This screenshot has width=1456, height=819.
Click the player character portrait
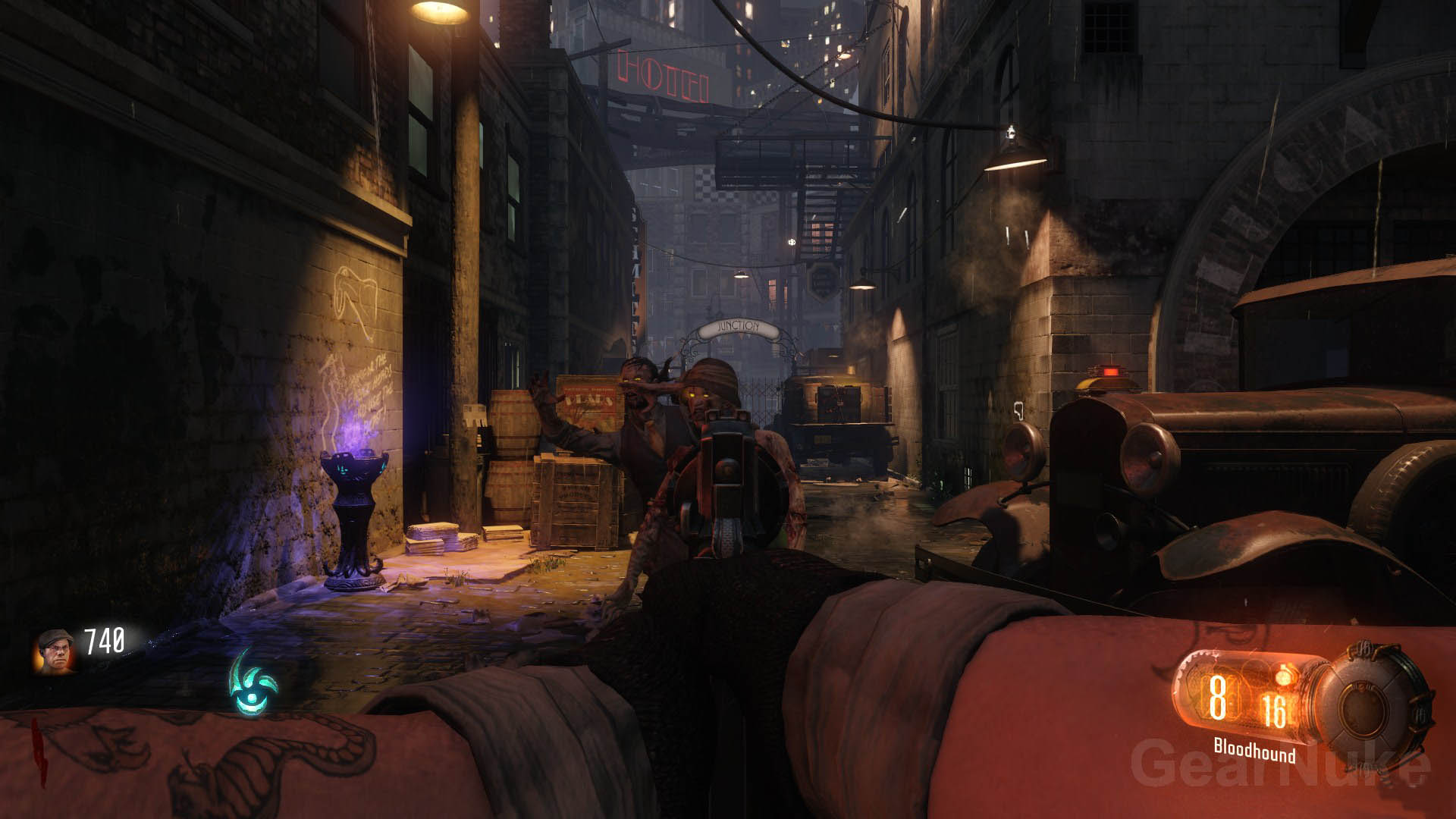click(x=55, y=650)
